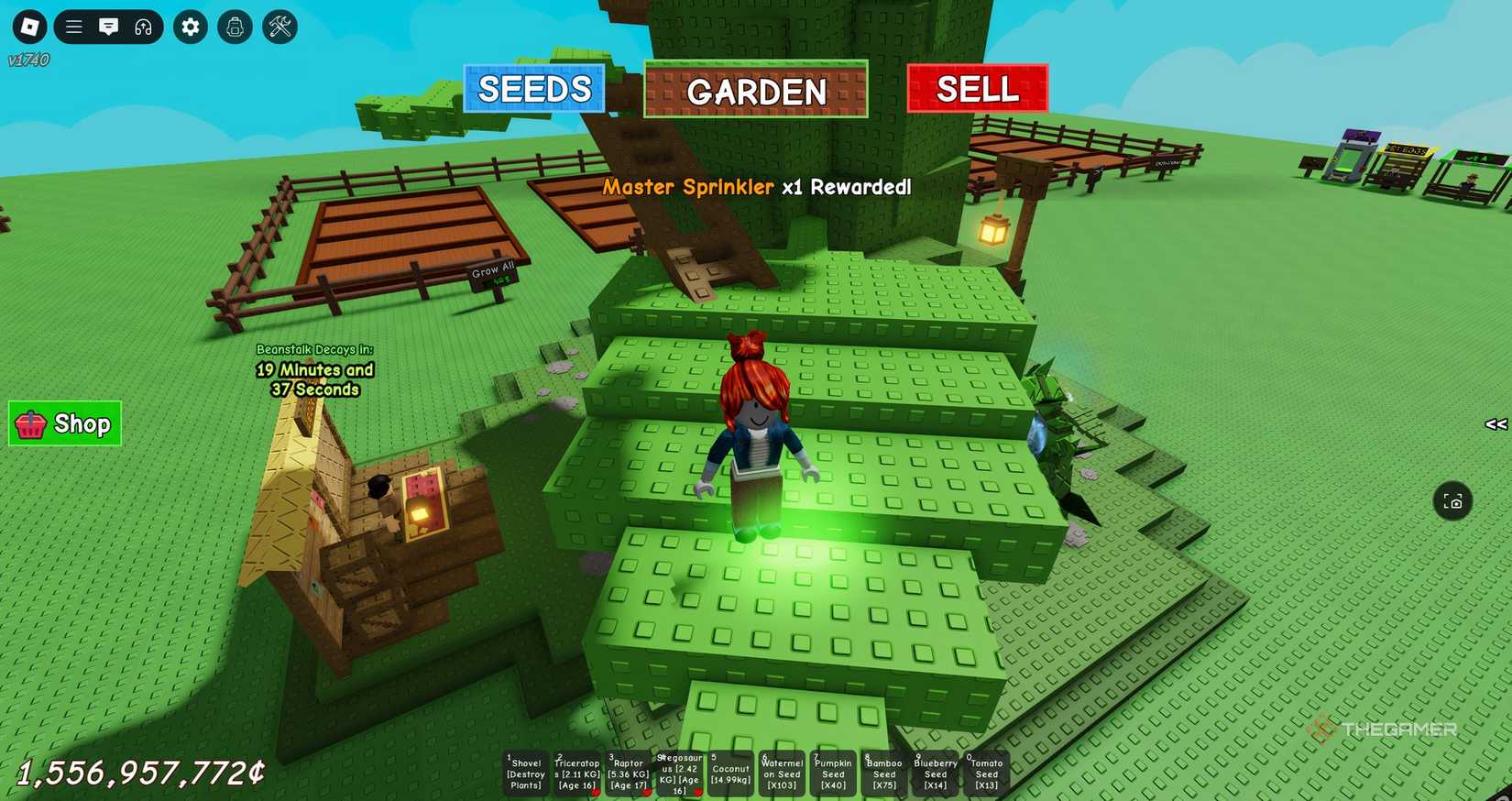
Task: Collapse the side panel with the double-arrow chevron
Action: pyautogui.click(x=1496, y=423)
